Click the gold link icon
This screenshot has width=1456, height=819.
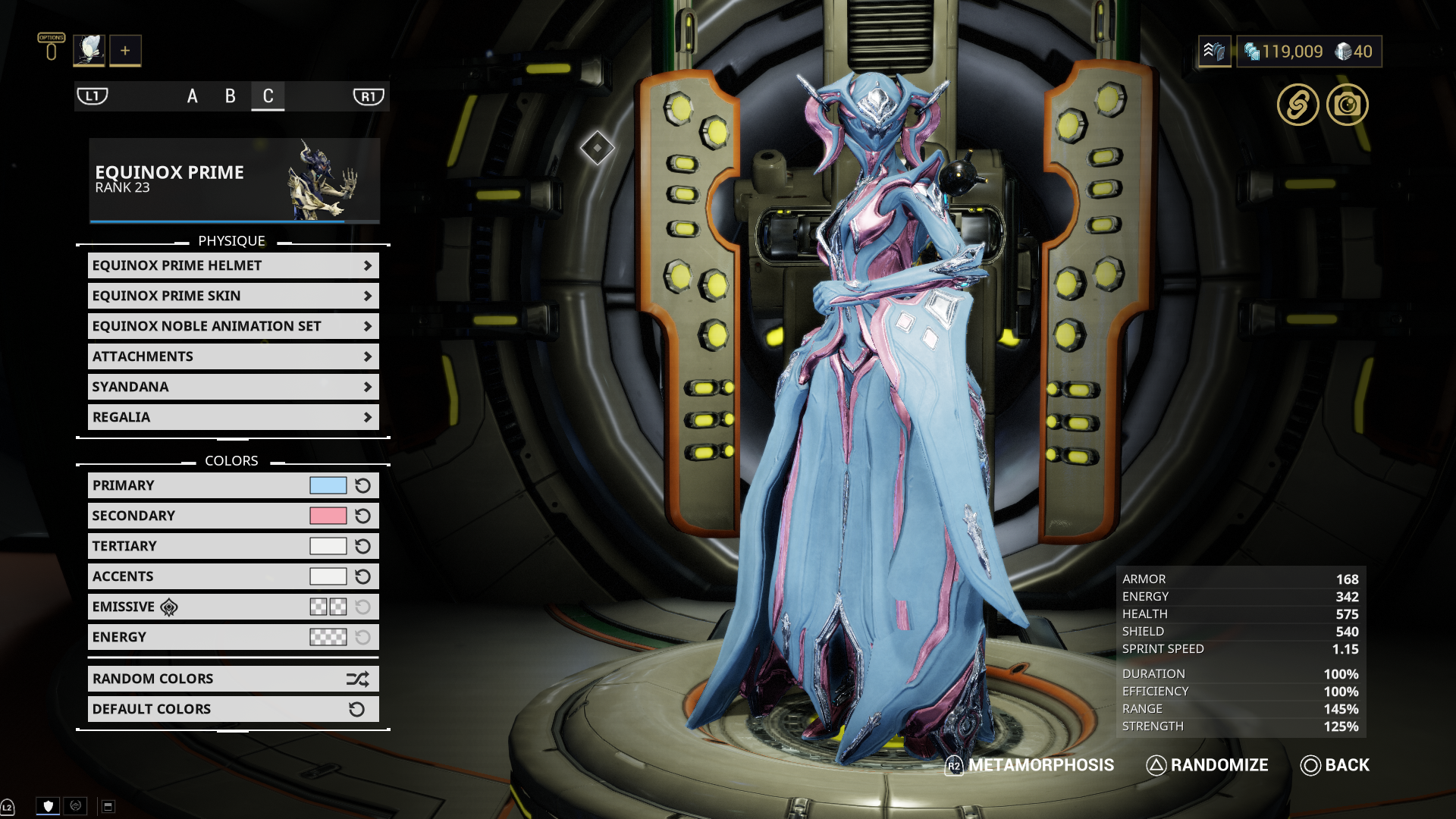click(x=1298, y=105)
